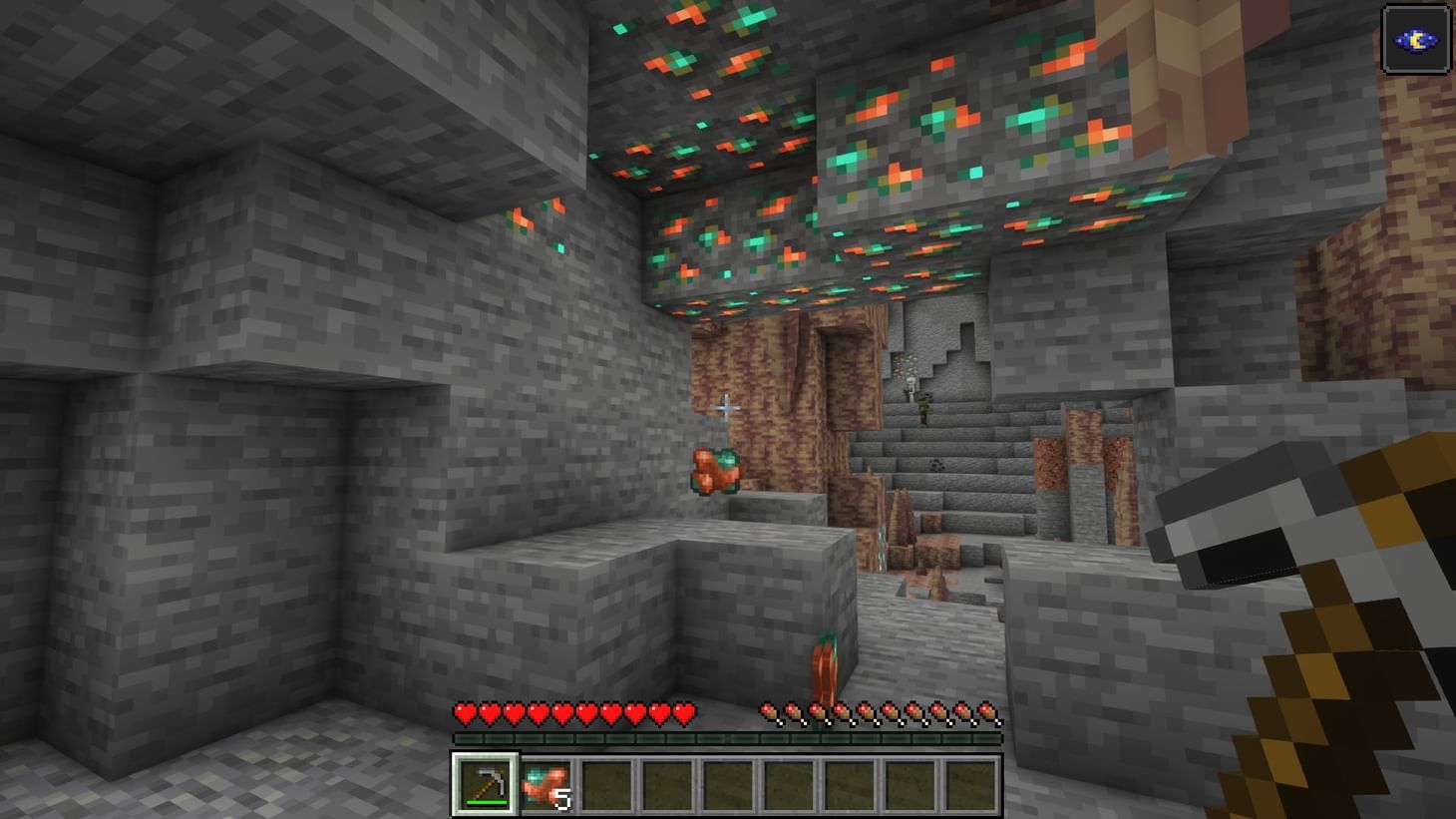
Task: Click the item count 5 on the copper stack
Action: [563, 798]
